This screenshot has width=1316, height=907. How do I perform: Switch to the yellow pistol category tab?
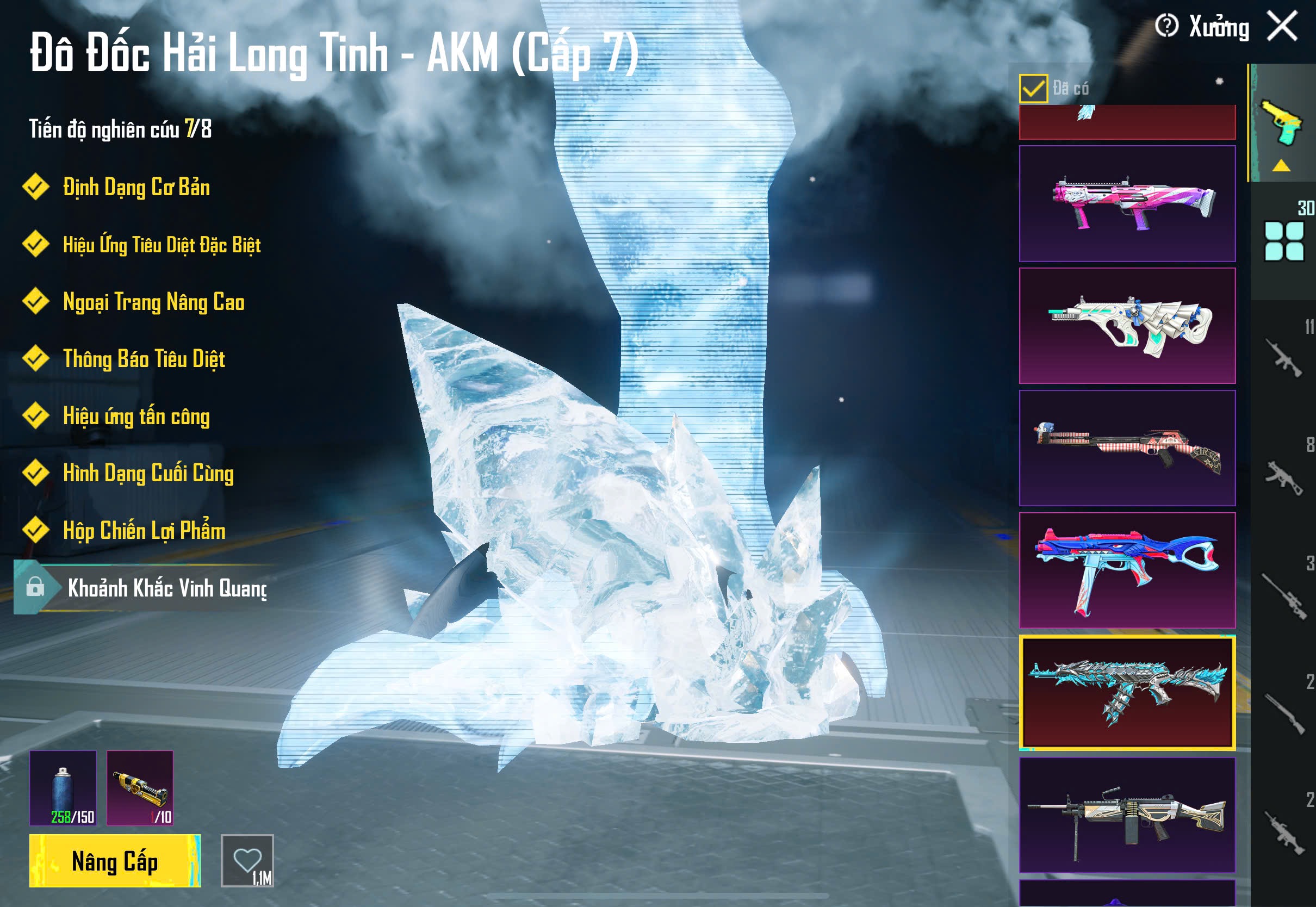[x=1282, y=123]
